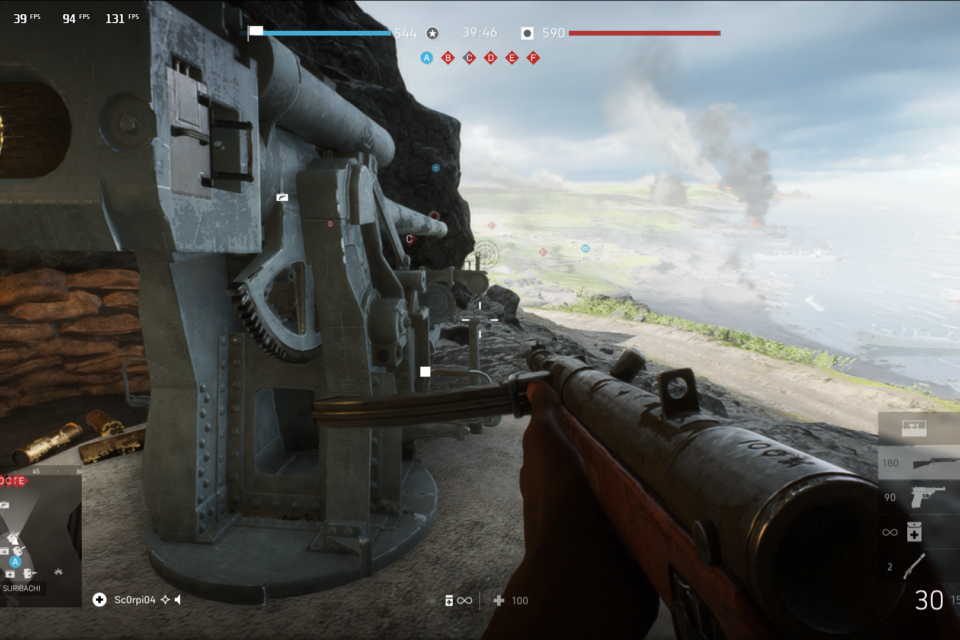Viewport: 960px width, 640px height.
Task: Select the primary submachine gun weapon slot
Action: point(916,463)
